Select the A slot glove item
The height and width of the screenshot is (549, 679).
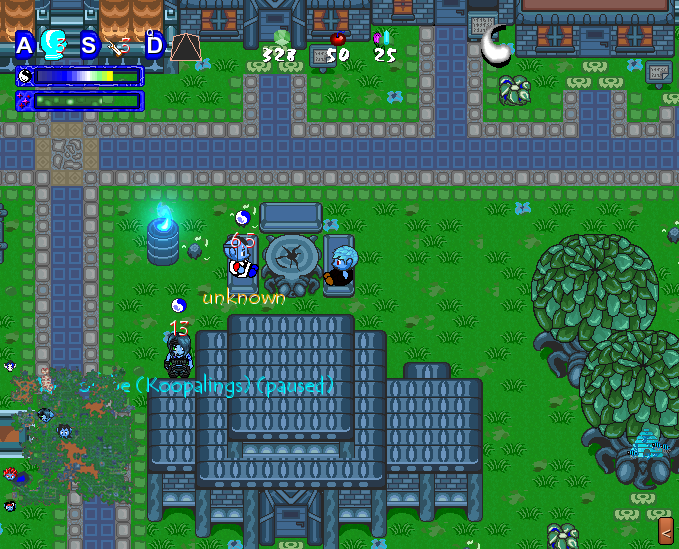54,44
